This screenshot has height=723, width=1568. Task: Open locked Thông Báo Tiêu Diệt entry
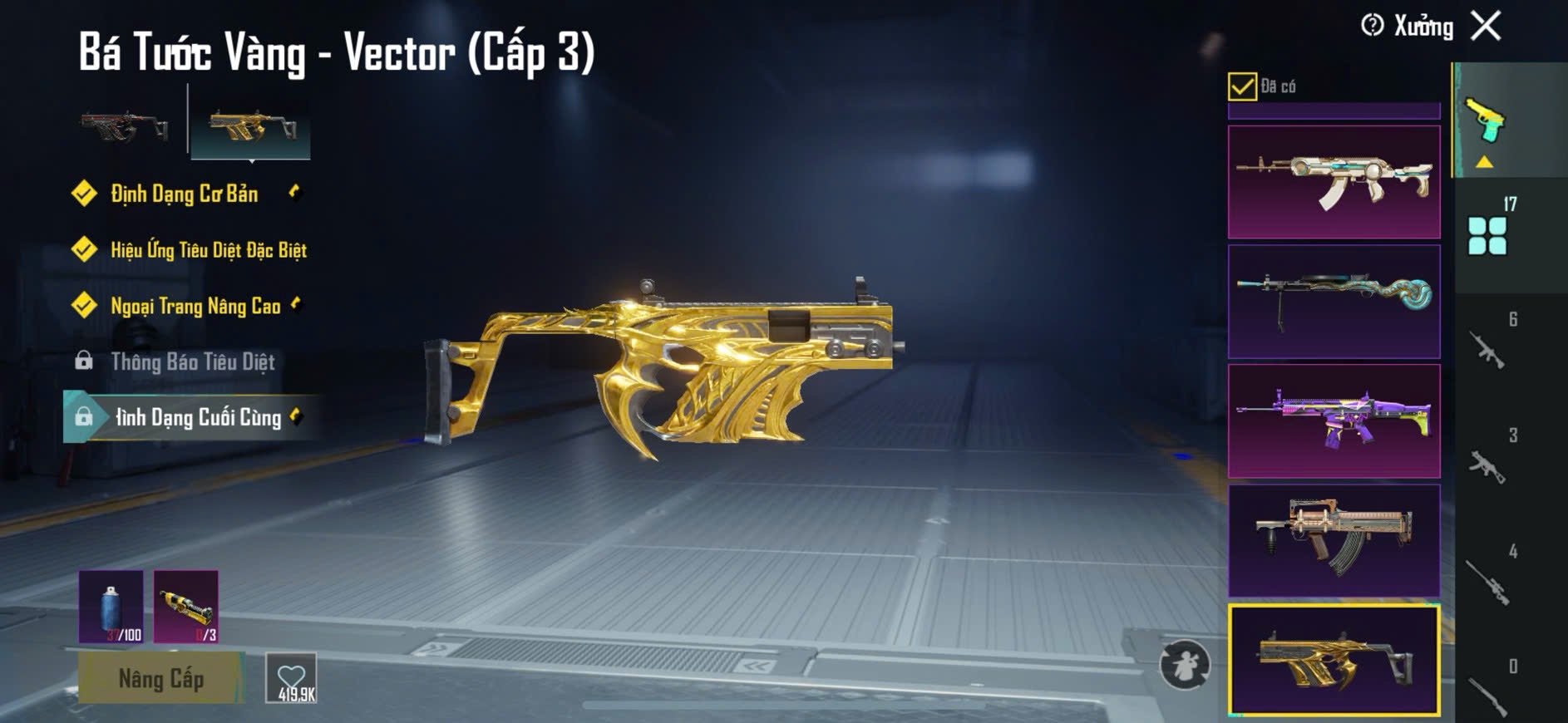coord(192,361)
